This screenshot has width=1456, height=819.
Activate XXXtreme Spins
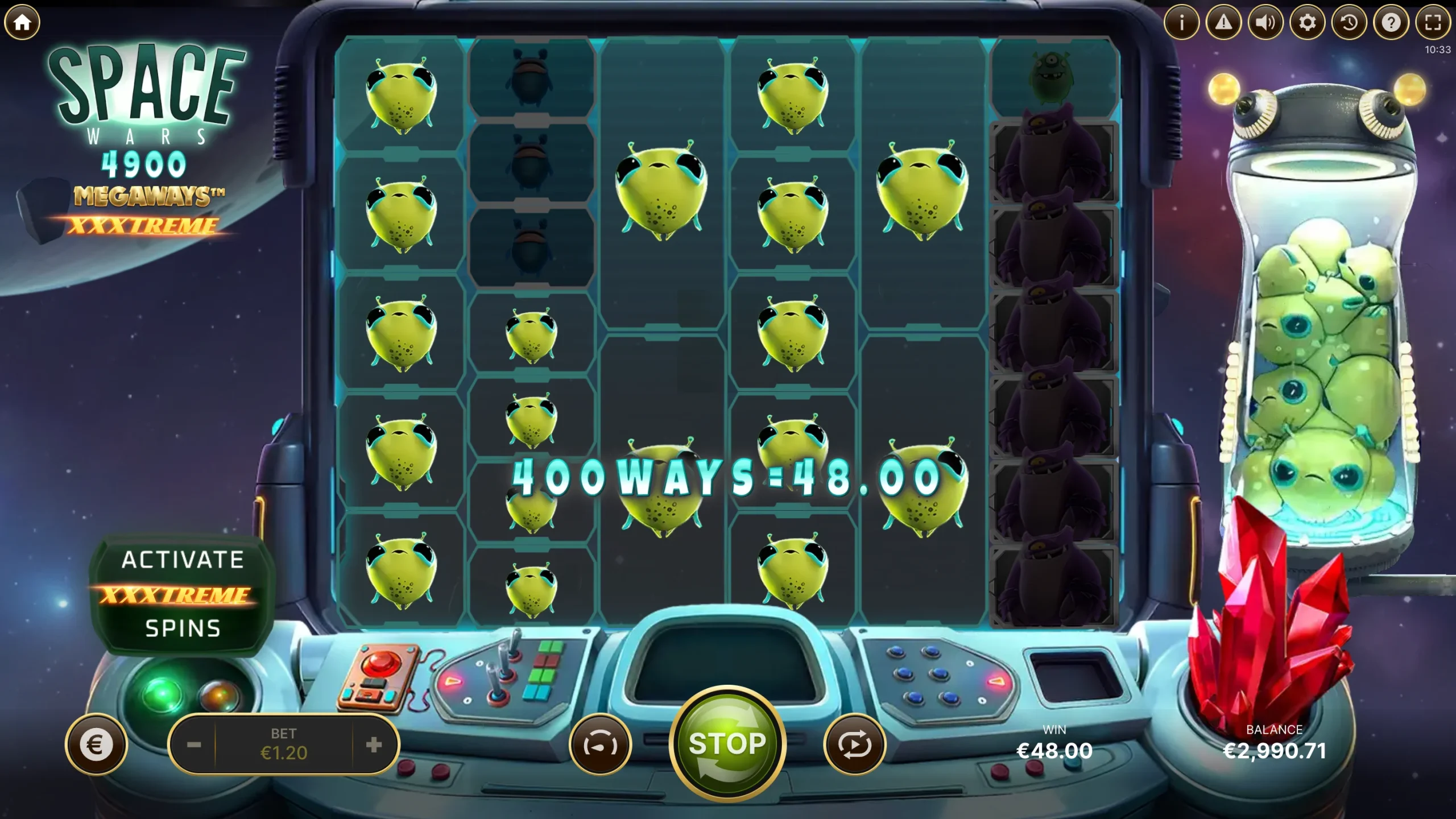coord(183,594)
